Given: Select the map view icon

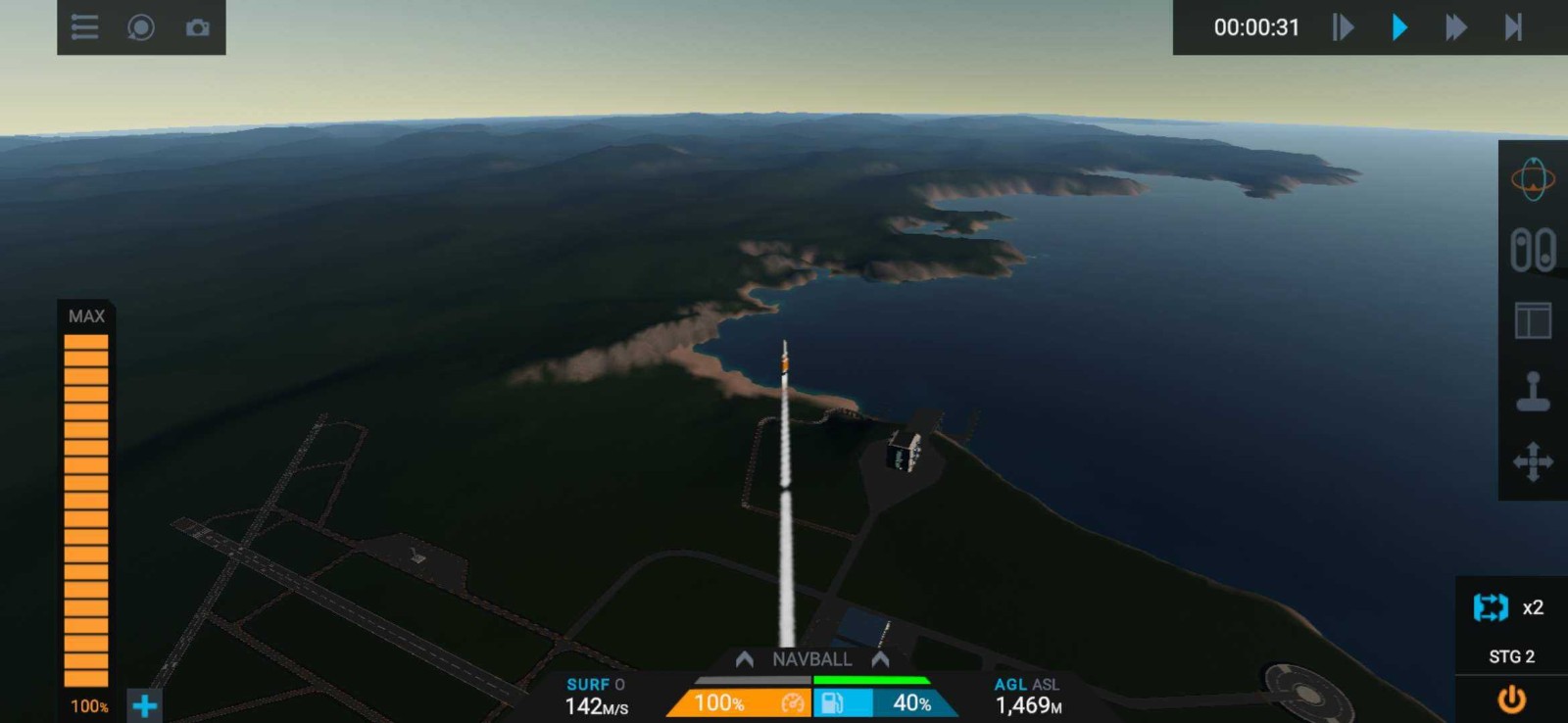Looking at the screenshot, I should click(141, 27).
